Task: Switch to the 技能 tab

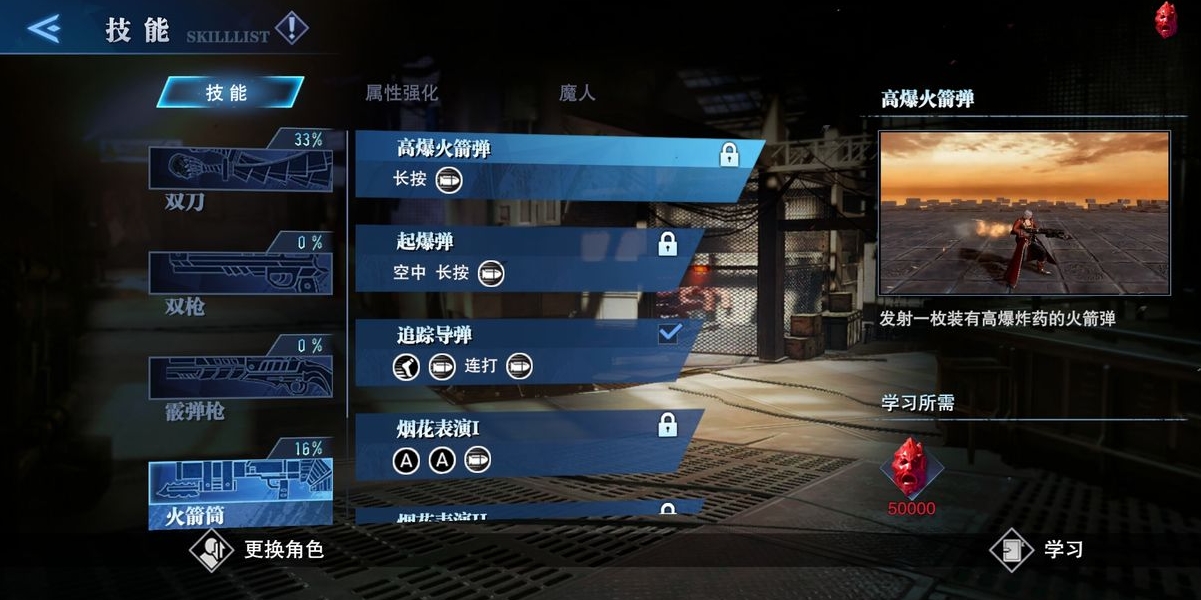Action: click(229, 93)
